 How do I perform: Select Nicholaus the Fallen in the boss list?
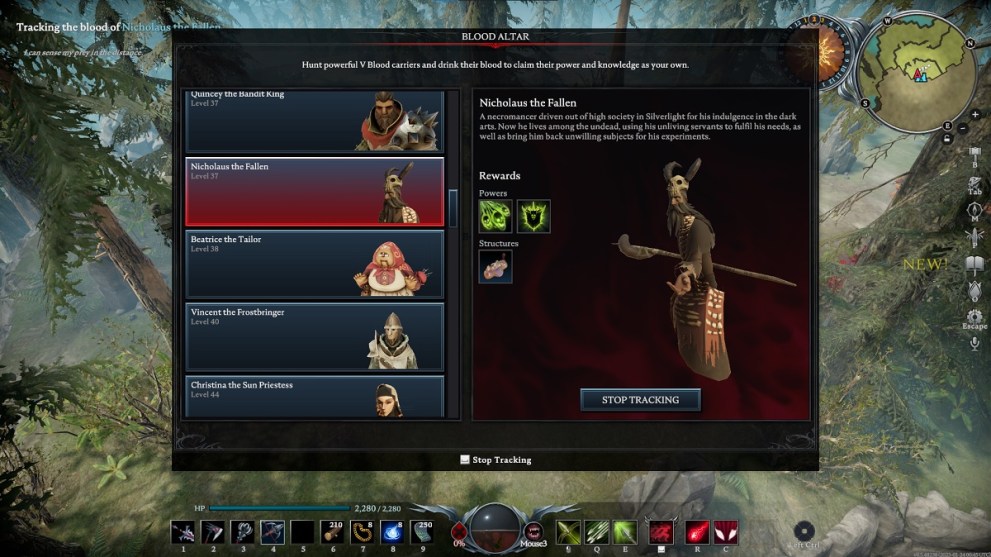pos(314,190)
